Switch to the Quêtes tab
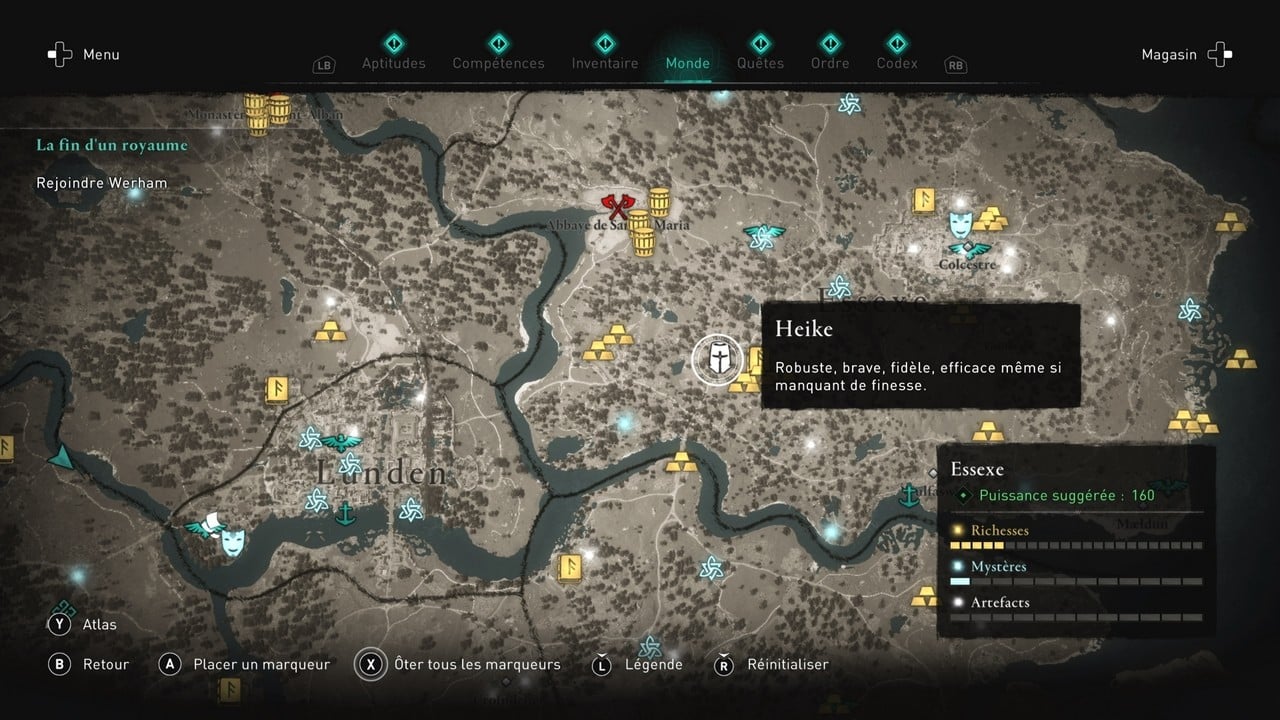 pyautogui.click(x=760, y=62)
